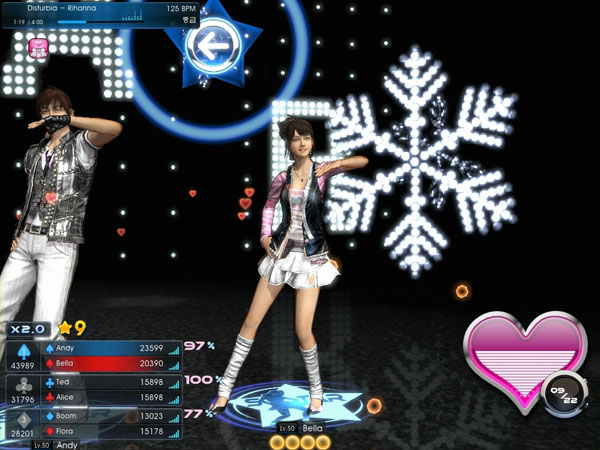Click the left arrow note in the star
The image size is (600, 450).
[210, 43]
